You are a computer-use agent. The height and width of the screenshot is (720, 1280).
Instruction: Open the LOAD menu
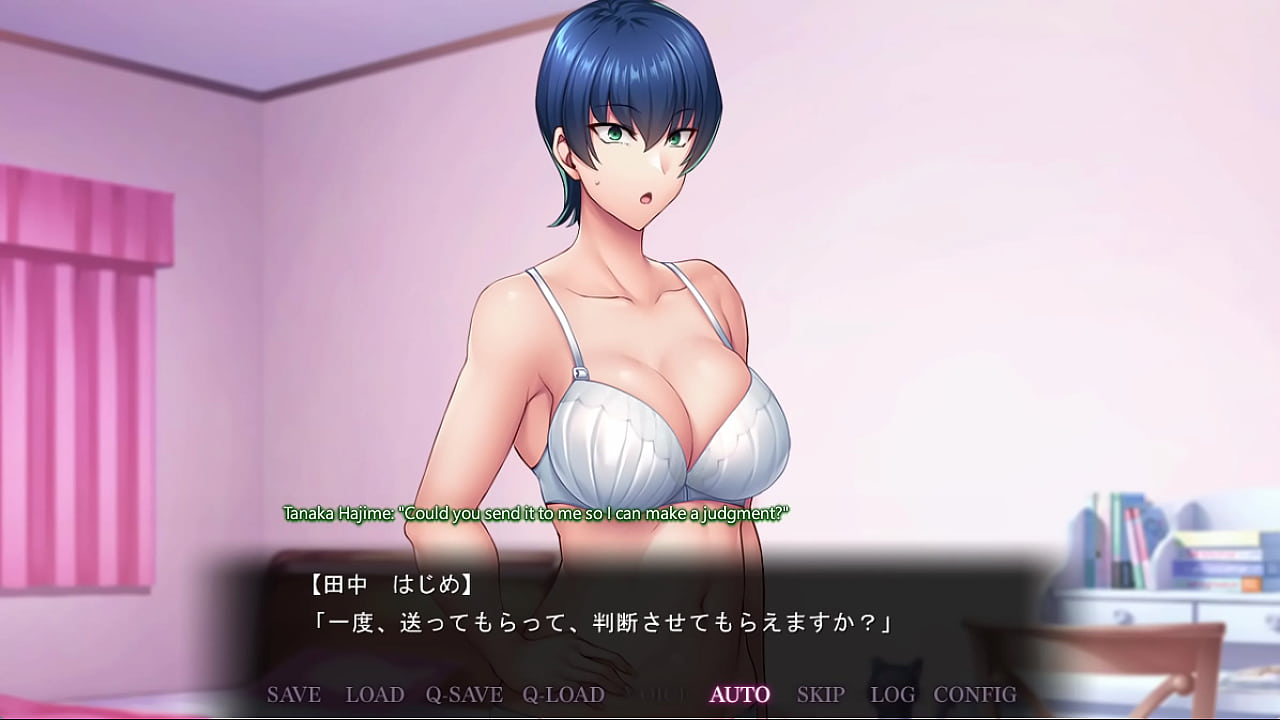tap(375, 694)
